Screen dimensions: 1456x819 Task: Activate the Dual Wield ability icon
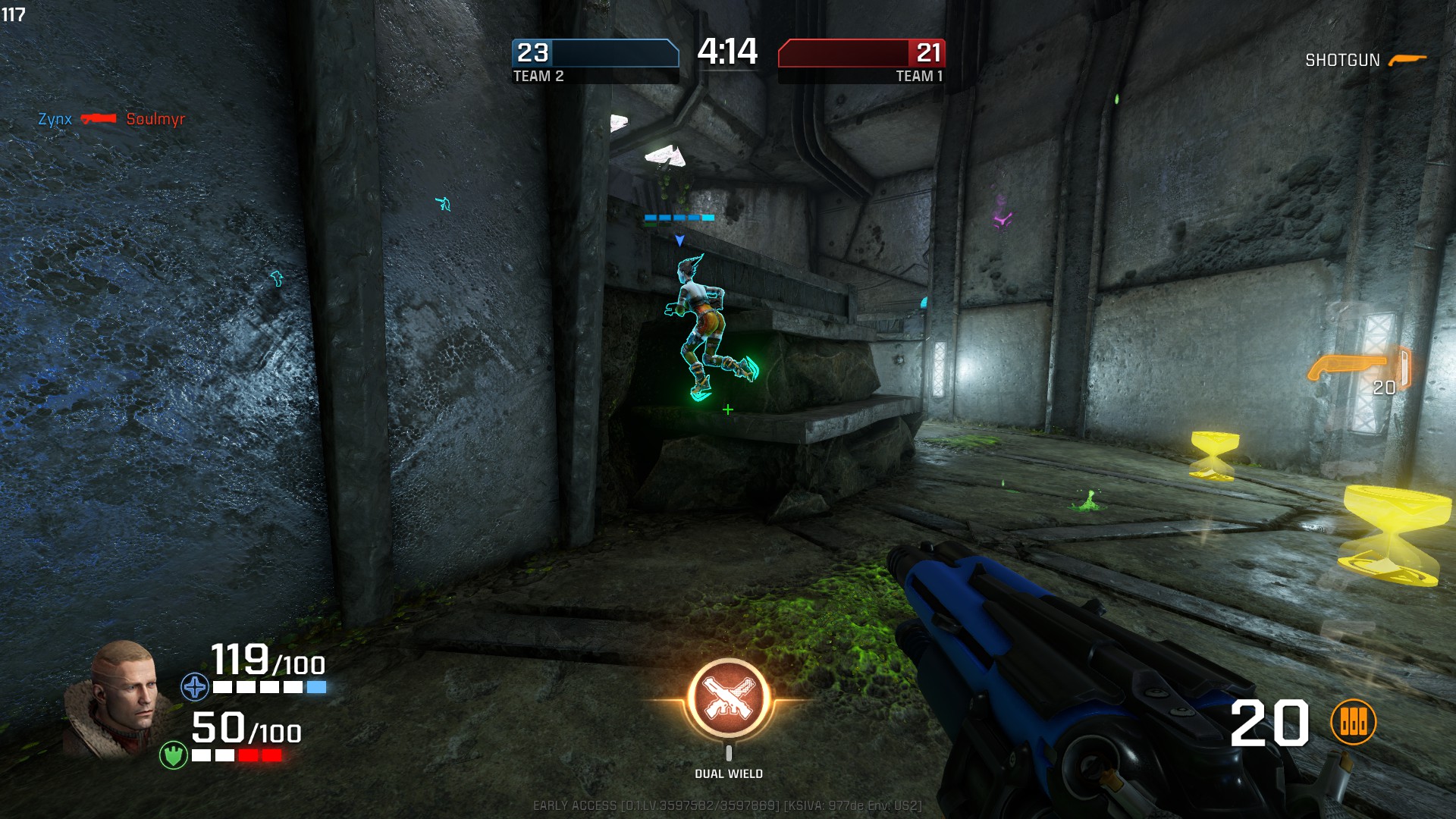pos(729,698)
